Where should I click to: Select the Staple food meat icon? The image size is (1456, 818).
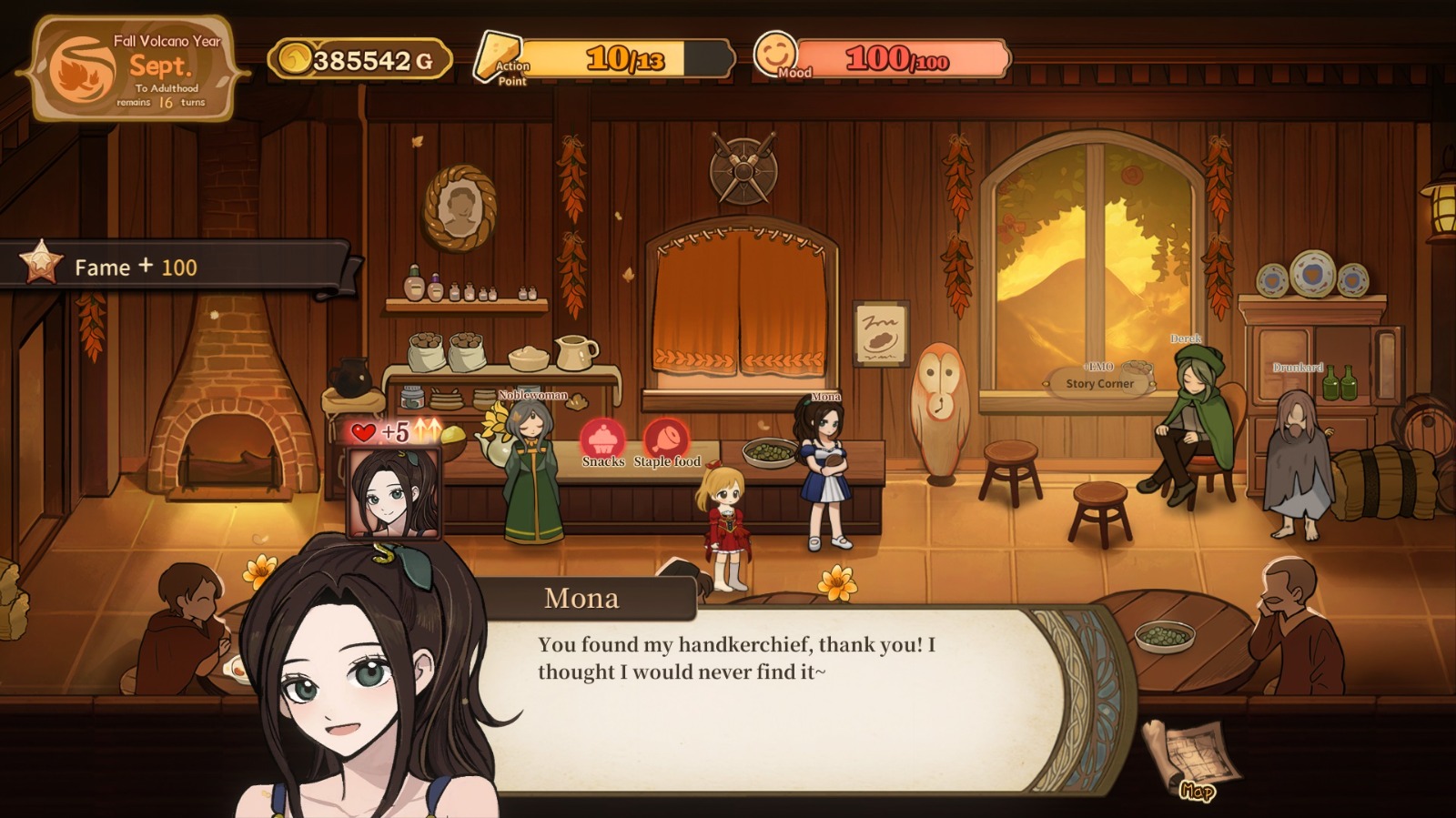pos(667,439)
